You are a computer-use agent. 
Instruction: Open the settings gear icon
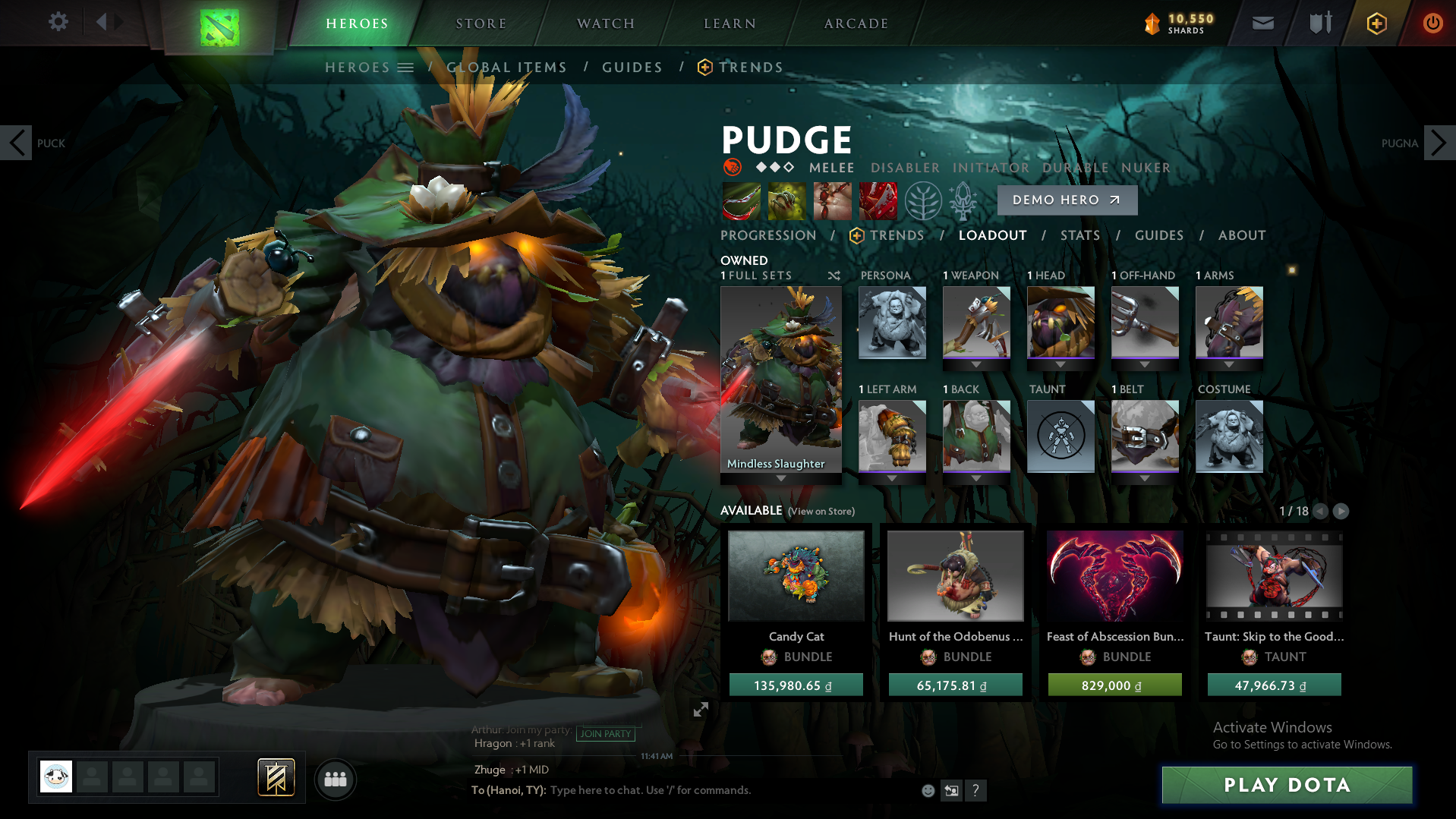coord(57,22)
